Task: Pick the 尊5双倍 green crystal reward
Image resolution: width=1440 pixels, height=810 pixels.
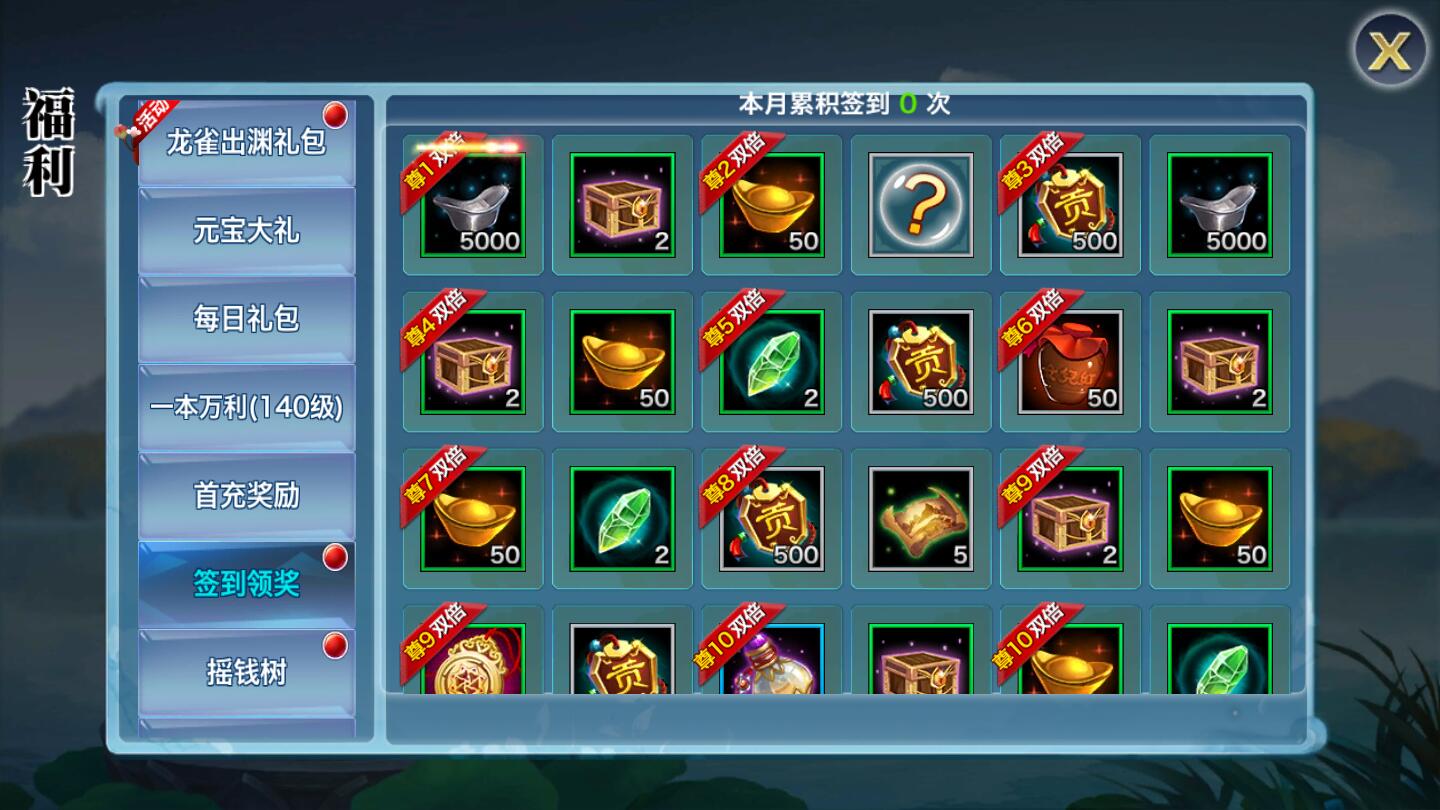Action: (772, 362)
